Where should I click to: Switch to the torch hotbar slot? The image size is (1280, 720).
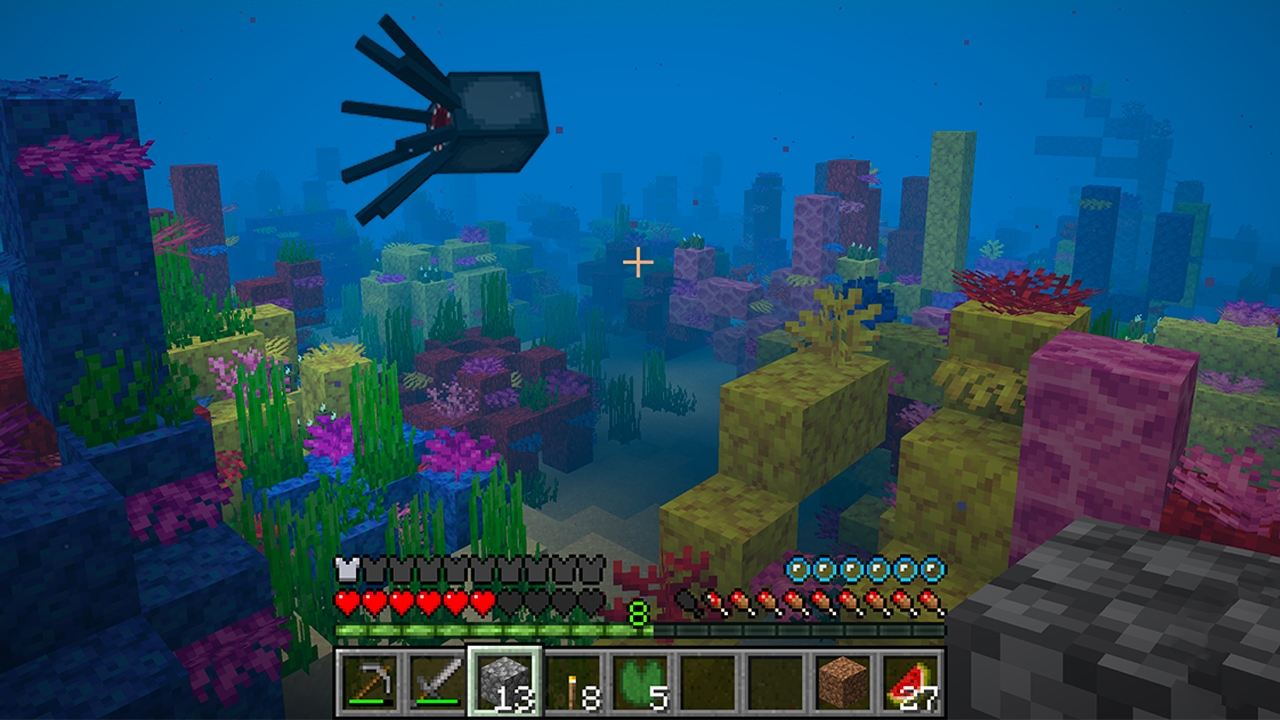(x=572, y=682)
